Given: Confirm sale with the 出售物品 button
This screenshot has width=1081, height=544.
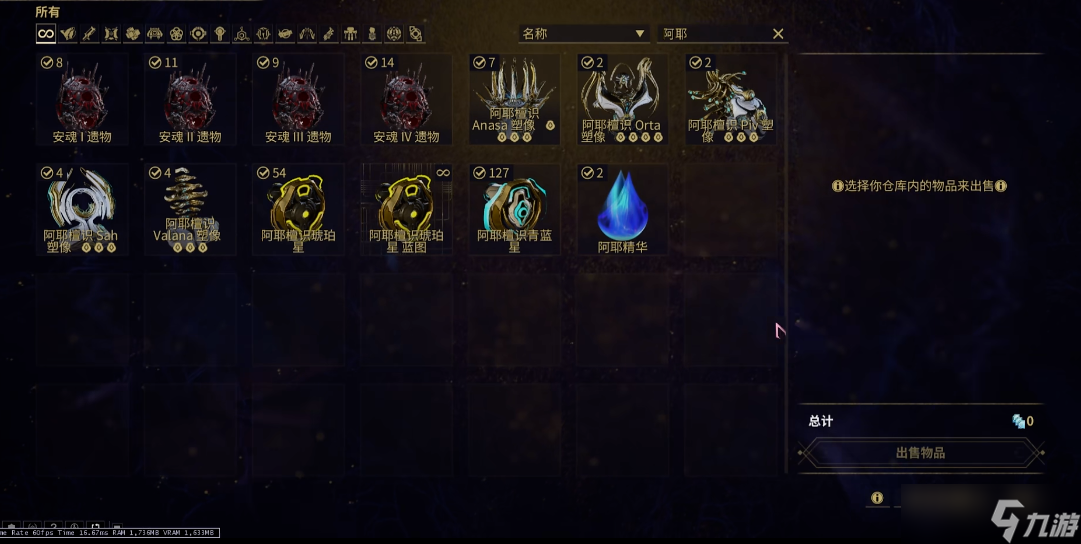Looking at the screenshot, I should pos(920,453).
